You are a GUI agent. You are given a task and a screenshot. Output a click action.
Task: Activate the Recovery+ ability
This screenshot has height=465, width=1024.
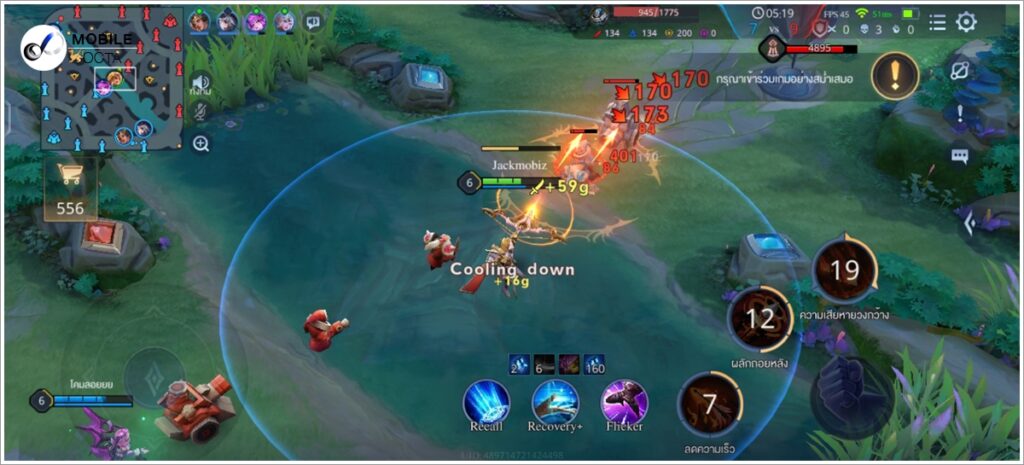(555, 402)
